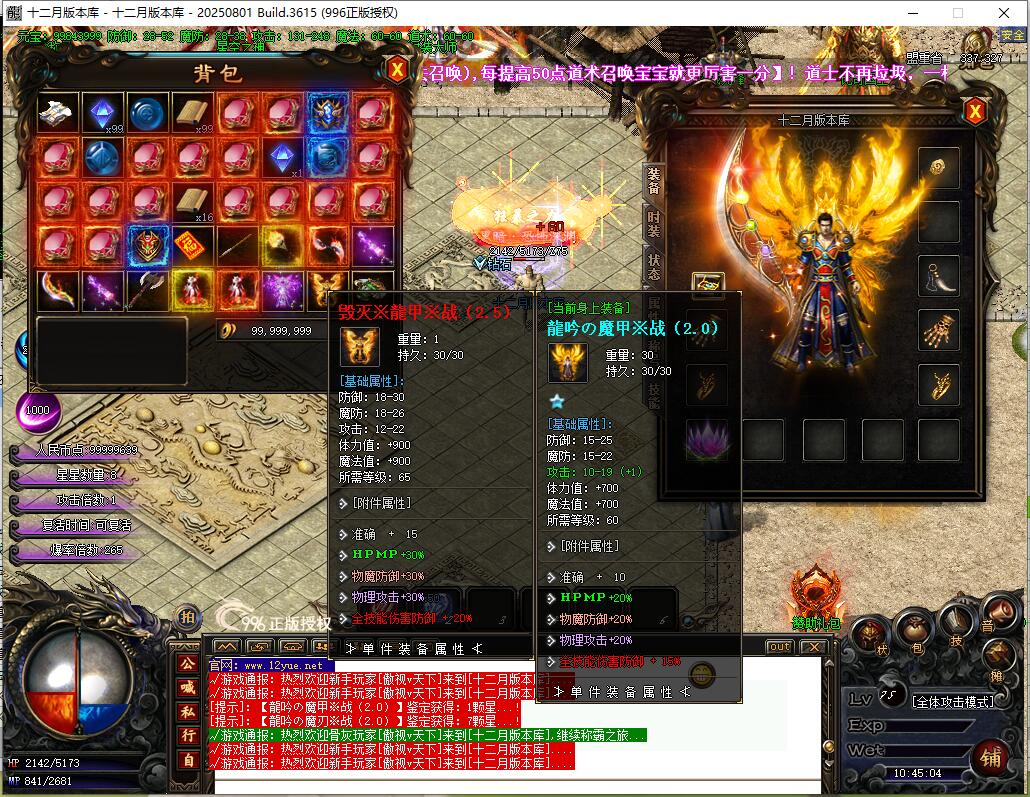Viewport: 1030px width, 797px height.
Task: Select the 行 guild chat channel button
Action: point(187,736)
